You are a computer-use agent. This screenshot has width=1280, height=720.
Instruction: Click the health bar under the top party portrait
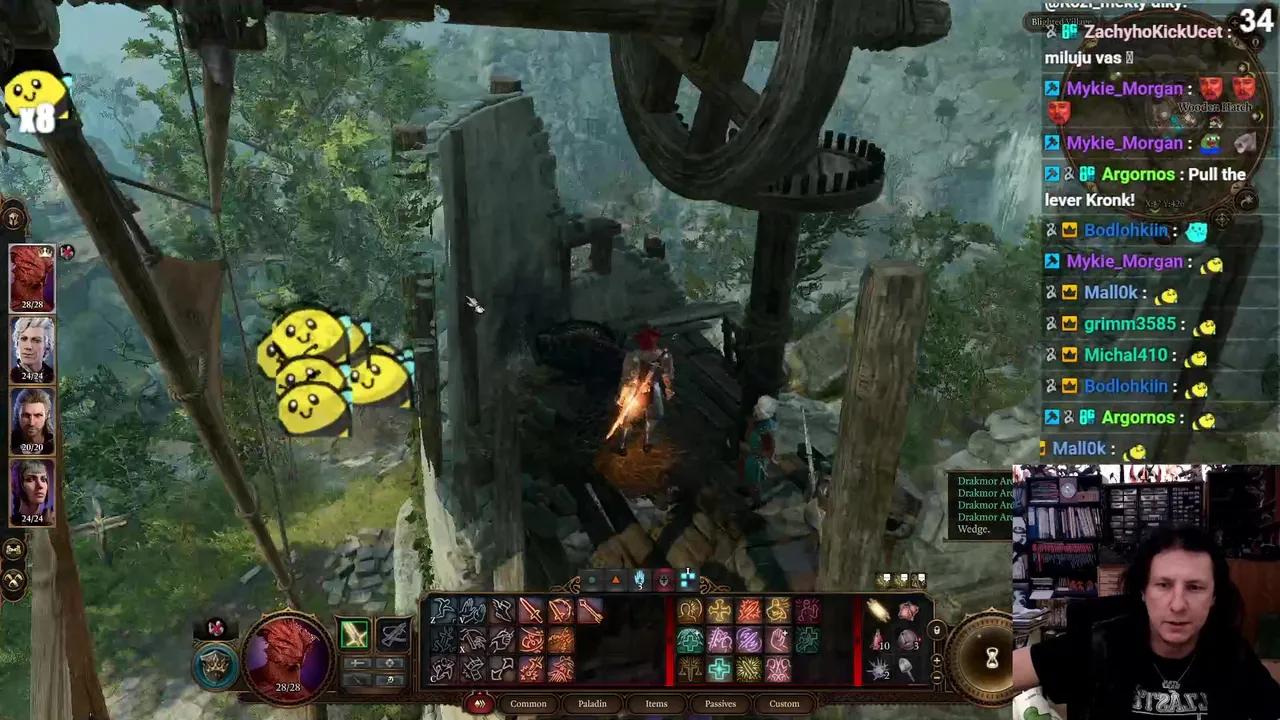coord(33,302)
